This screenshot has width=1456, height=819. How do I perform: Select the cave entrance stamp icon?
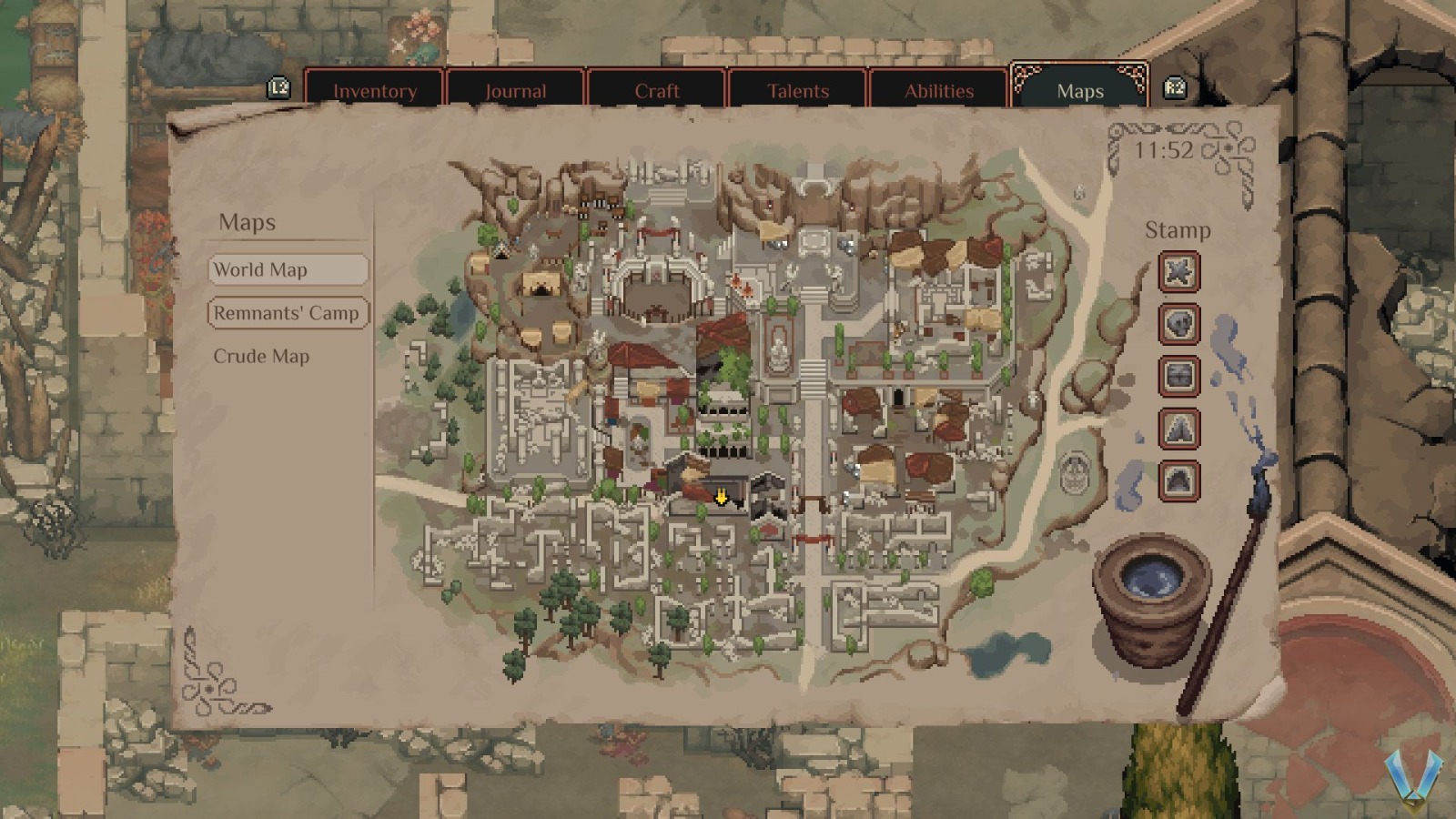click(1178, 479)
